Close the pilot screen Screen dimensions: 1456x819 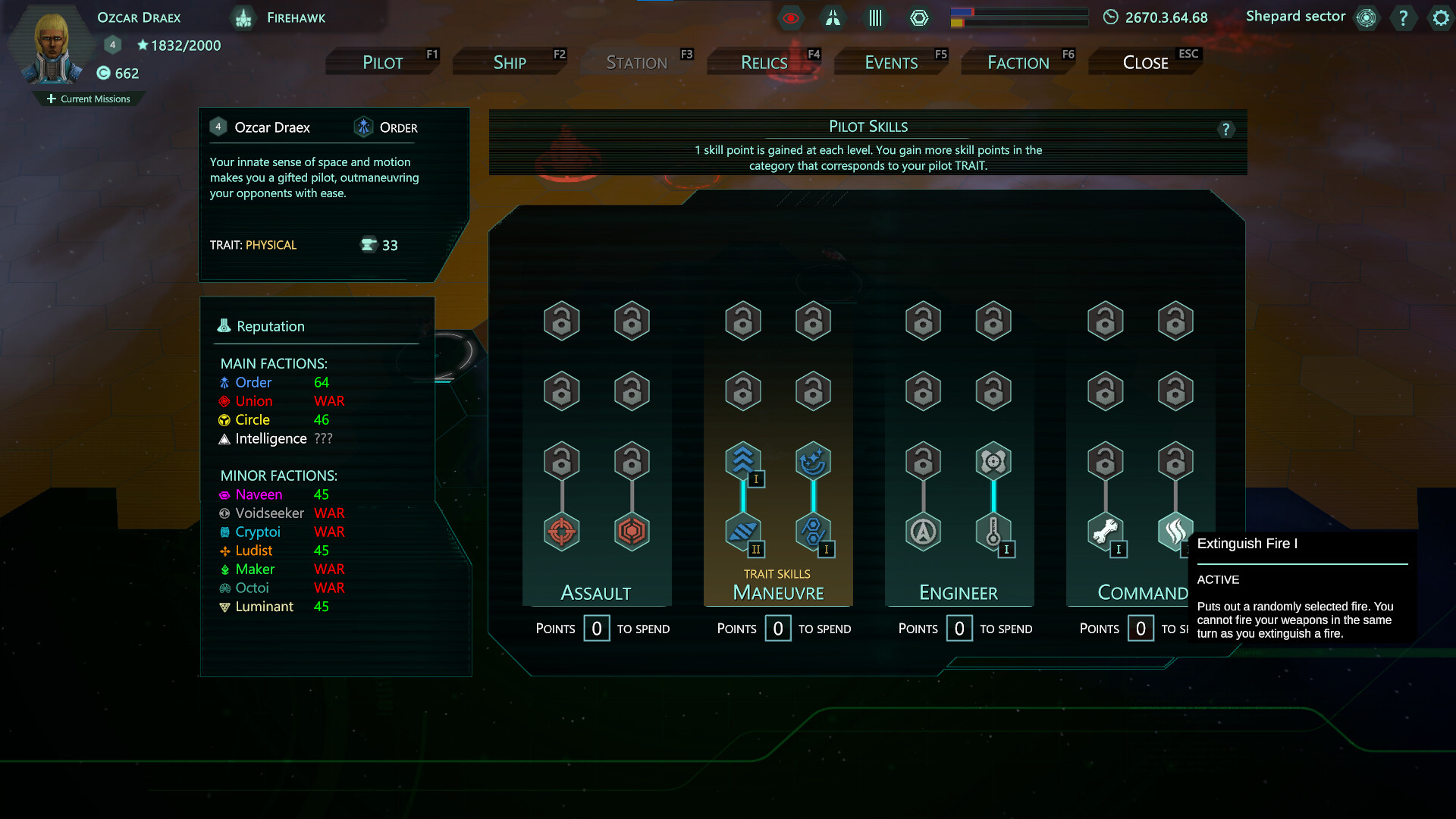point(1145,62)
